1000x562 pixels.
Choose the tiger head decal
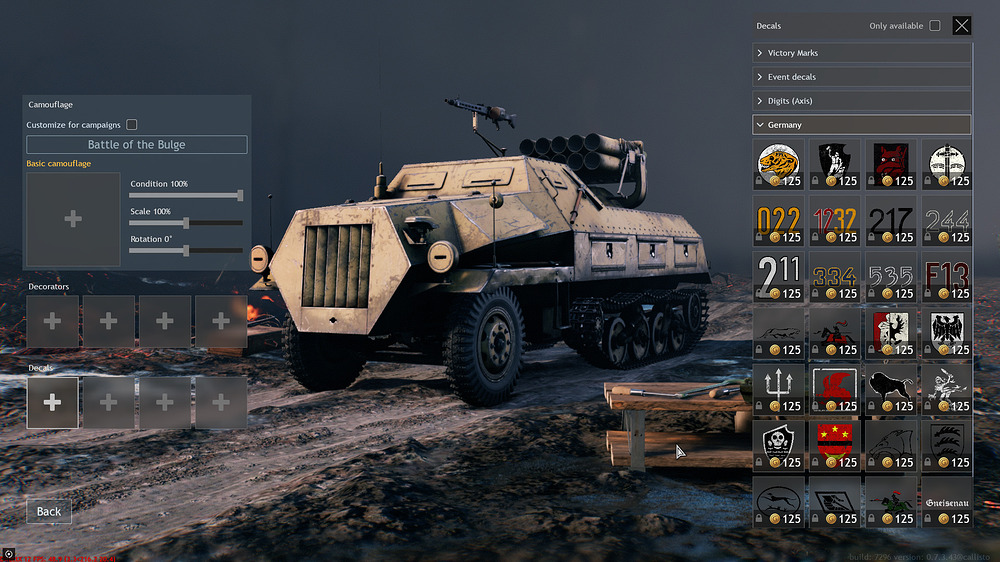click(x=777, y=164)
